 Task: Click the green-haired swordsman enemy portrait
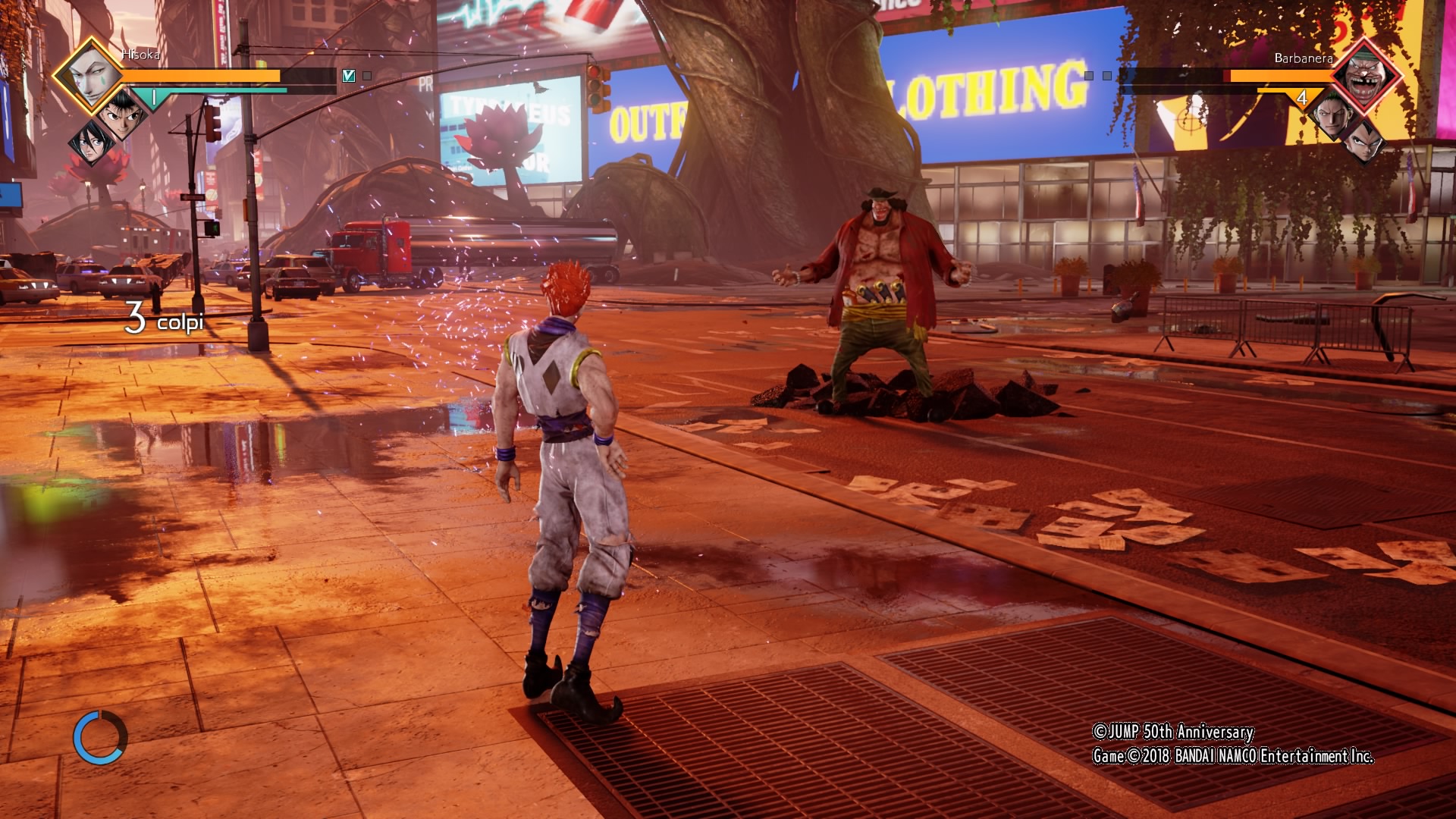1333,116
